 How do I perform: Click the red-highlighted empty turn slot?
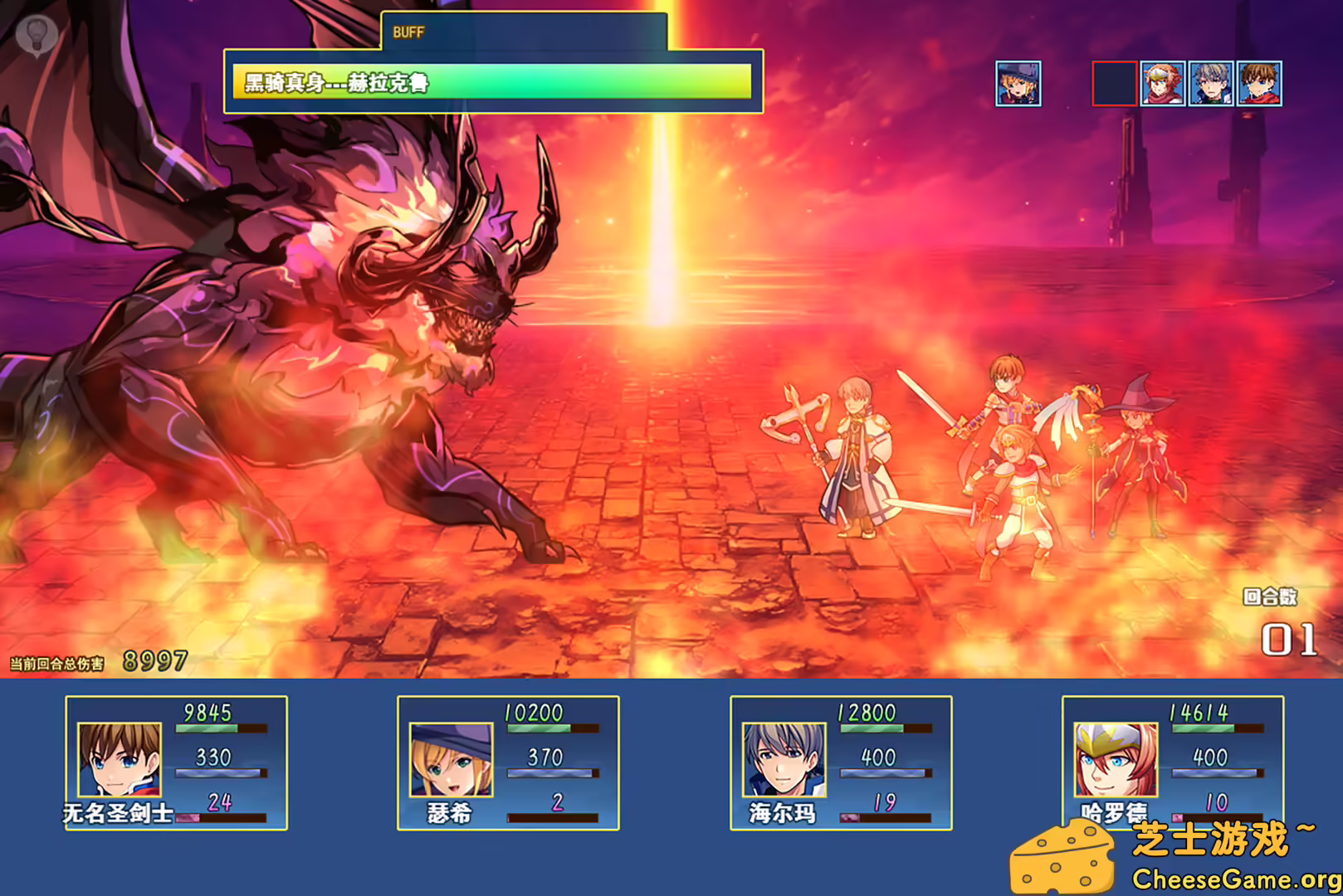click(x=1112, y=83)
